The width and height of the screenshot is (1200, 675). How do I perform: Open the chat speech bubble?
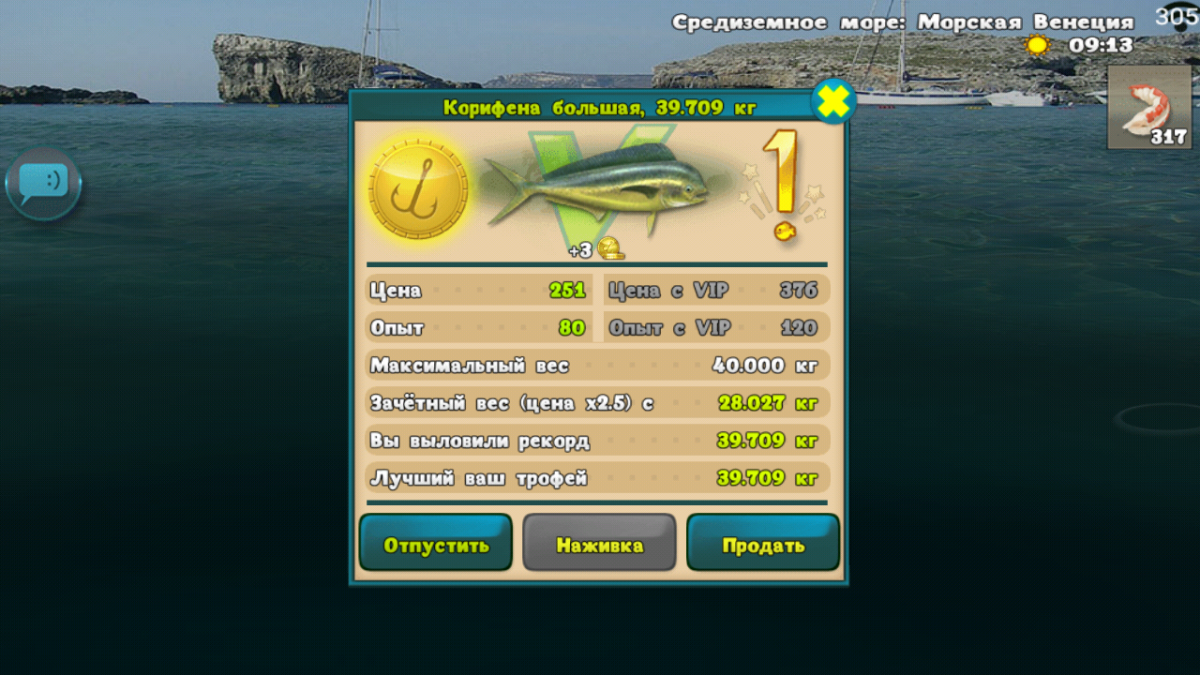(43, 183)
